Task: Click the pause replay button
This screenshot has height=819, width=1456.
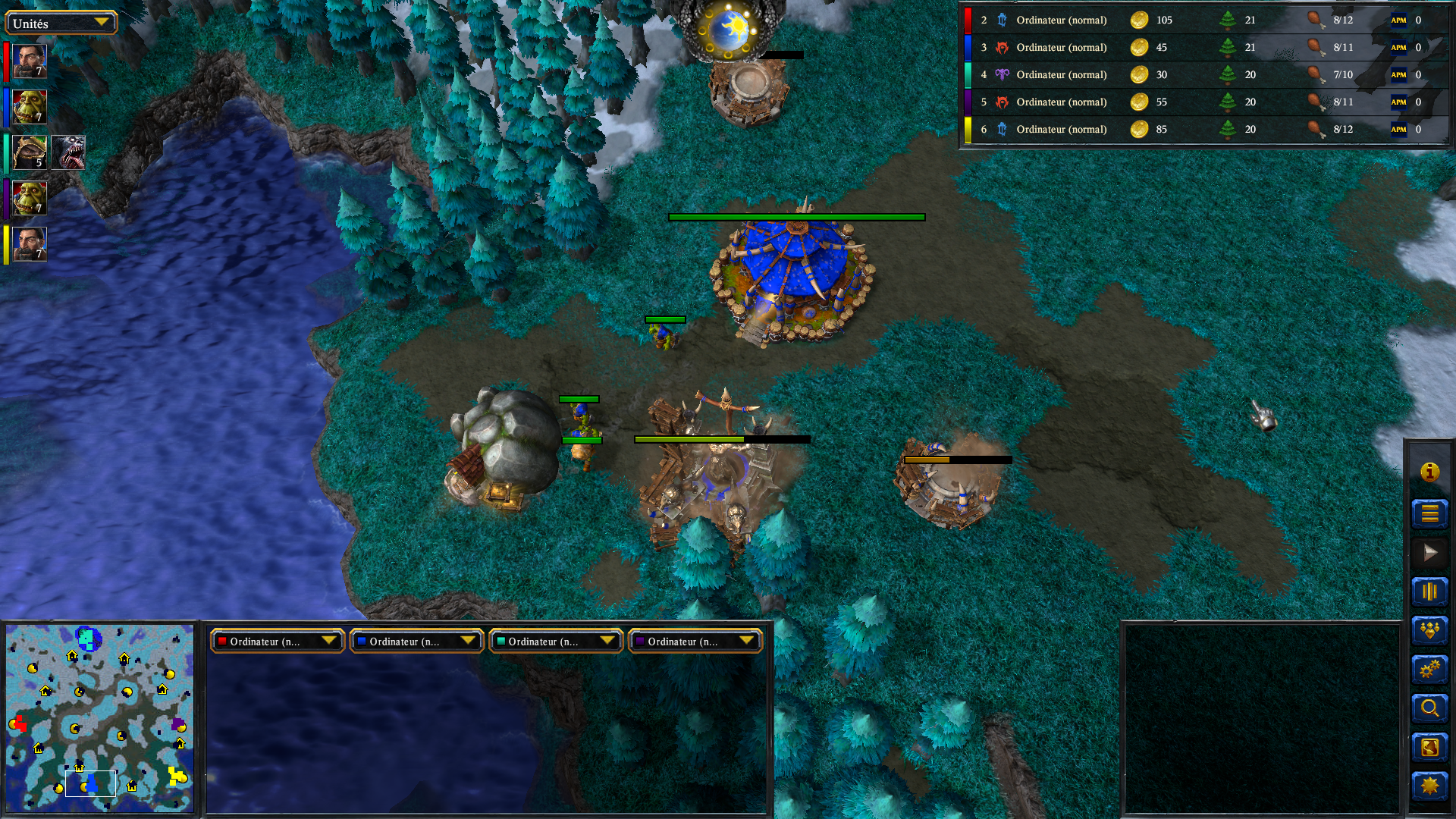Action: pos(1429,591)
